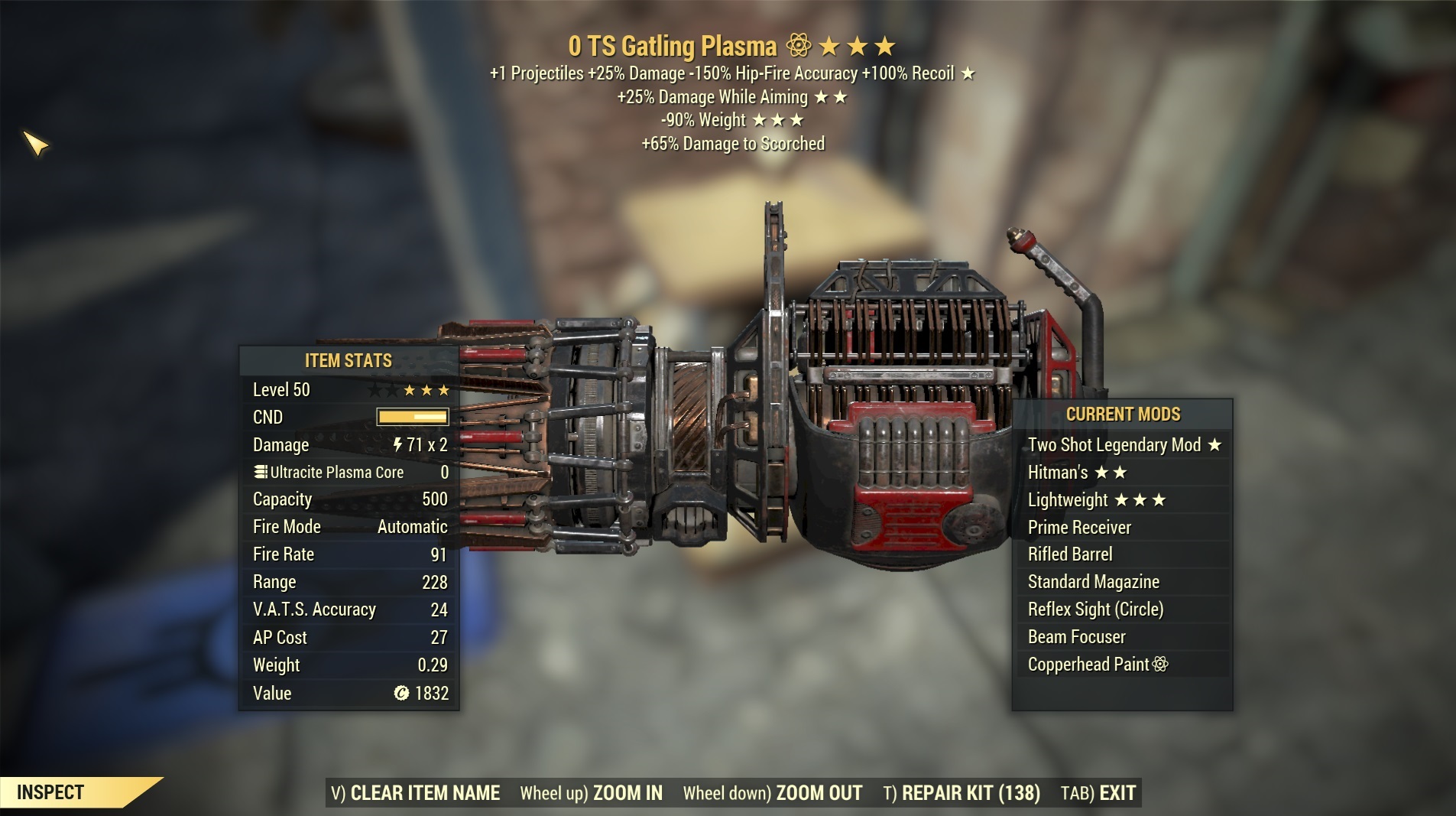
Task: Exit the inspect screen
Action: pyautogui.click(x=1098, y=793)
